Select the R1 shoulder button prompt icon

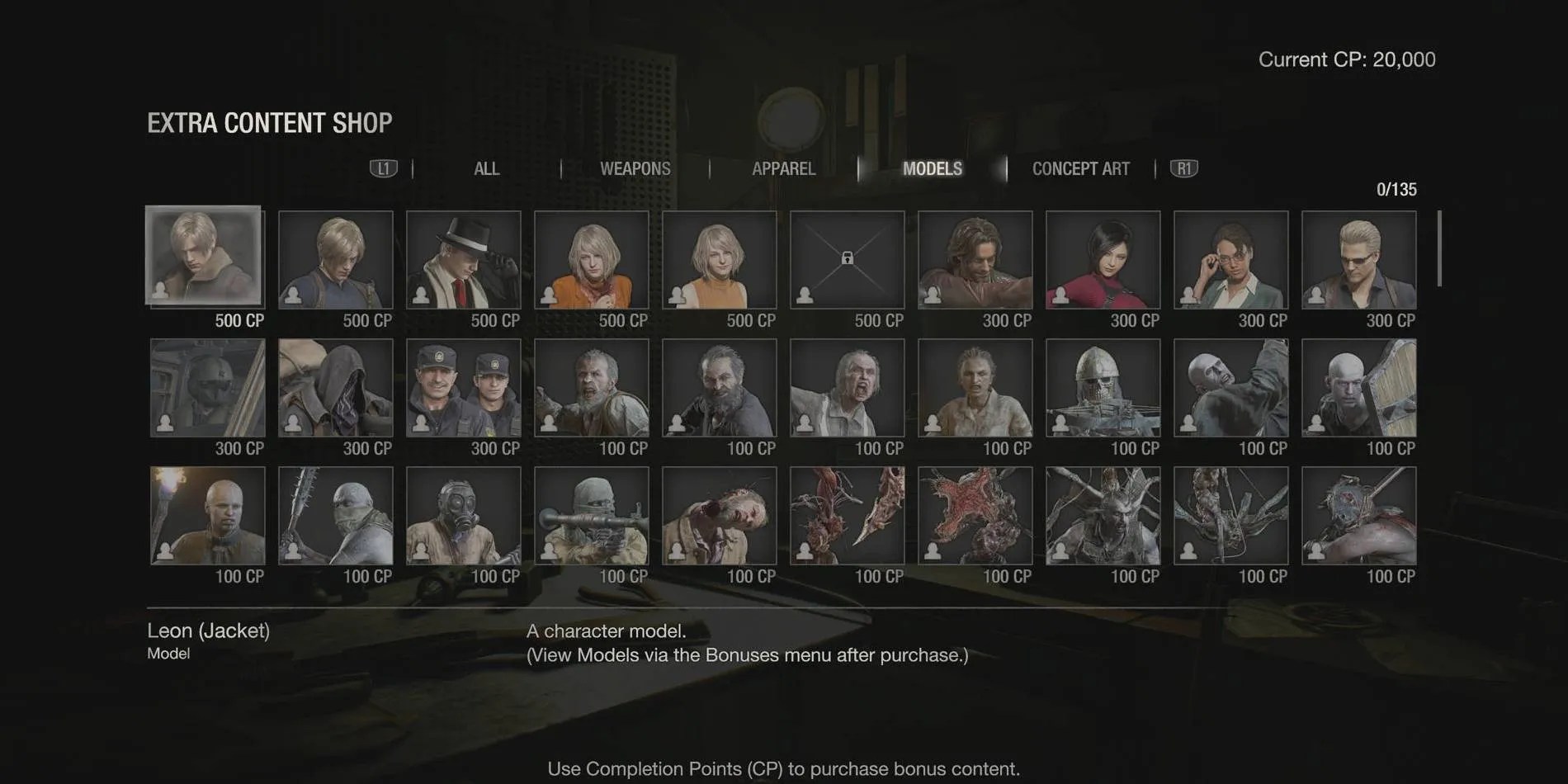coord(1183,168)
